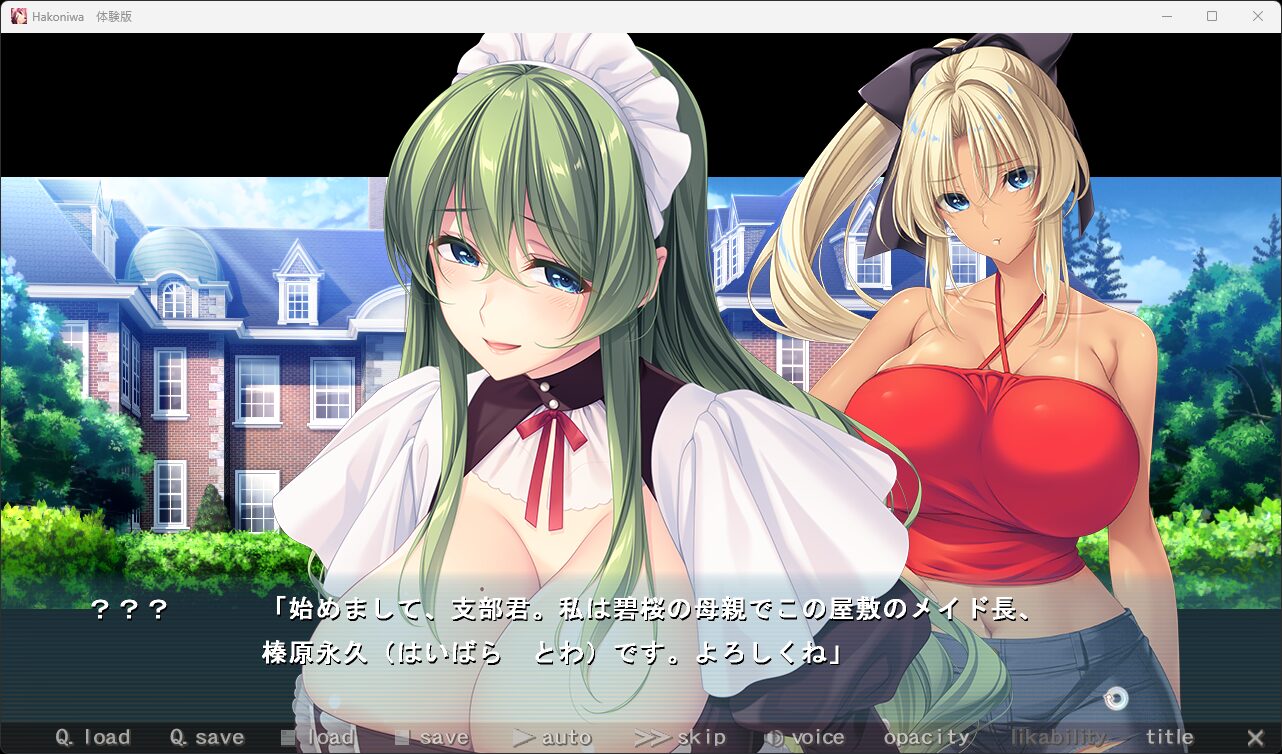Hide the message window with the X
Image resolution: width=1282 pixels, height=754 pixels.
[x=1255, y=738]
